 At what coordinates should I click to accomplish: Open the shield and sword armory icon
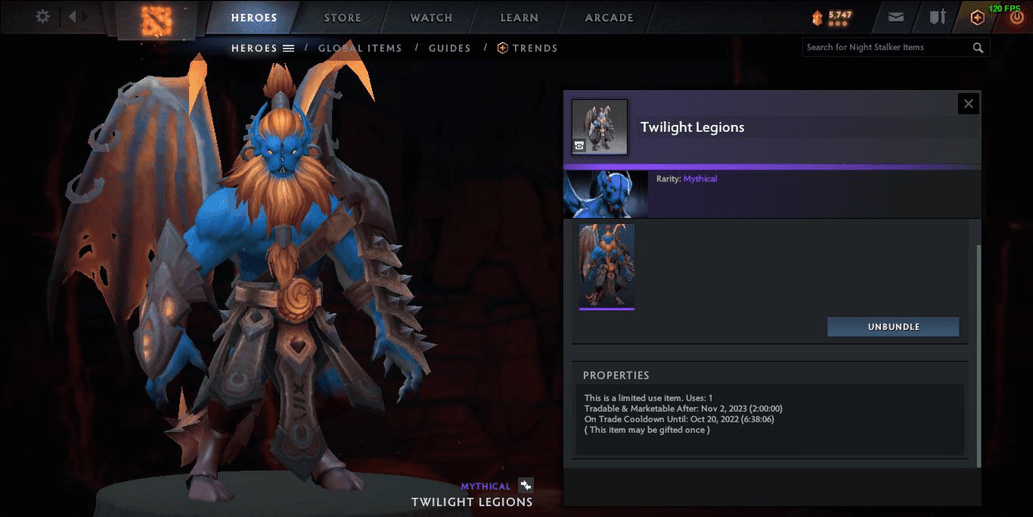click(937, 17)
